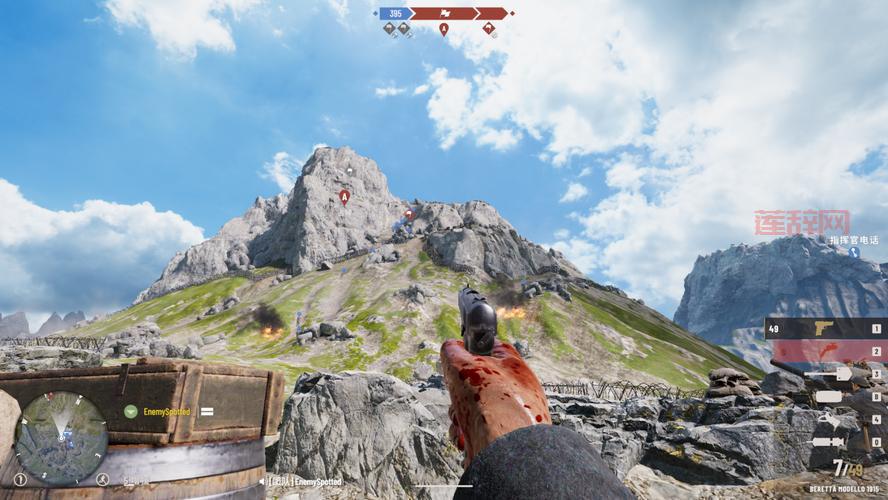
Task: Click the circular minimap
Action: [x=61, y=438]
